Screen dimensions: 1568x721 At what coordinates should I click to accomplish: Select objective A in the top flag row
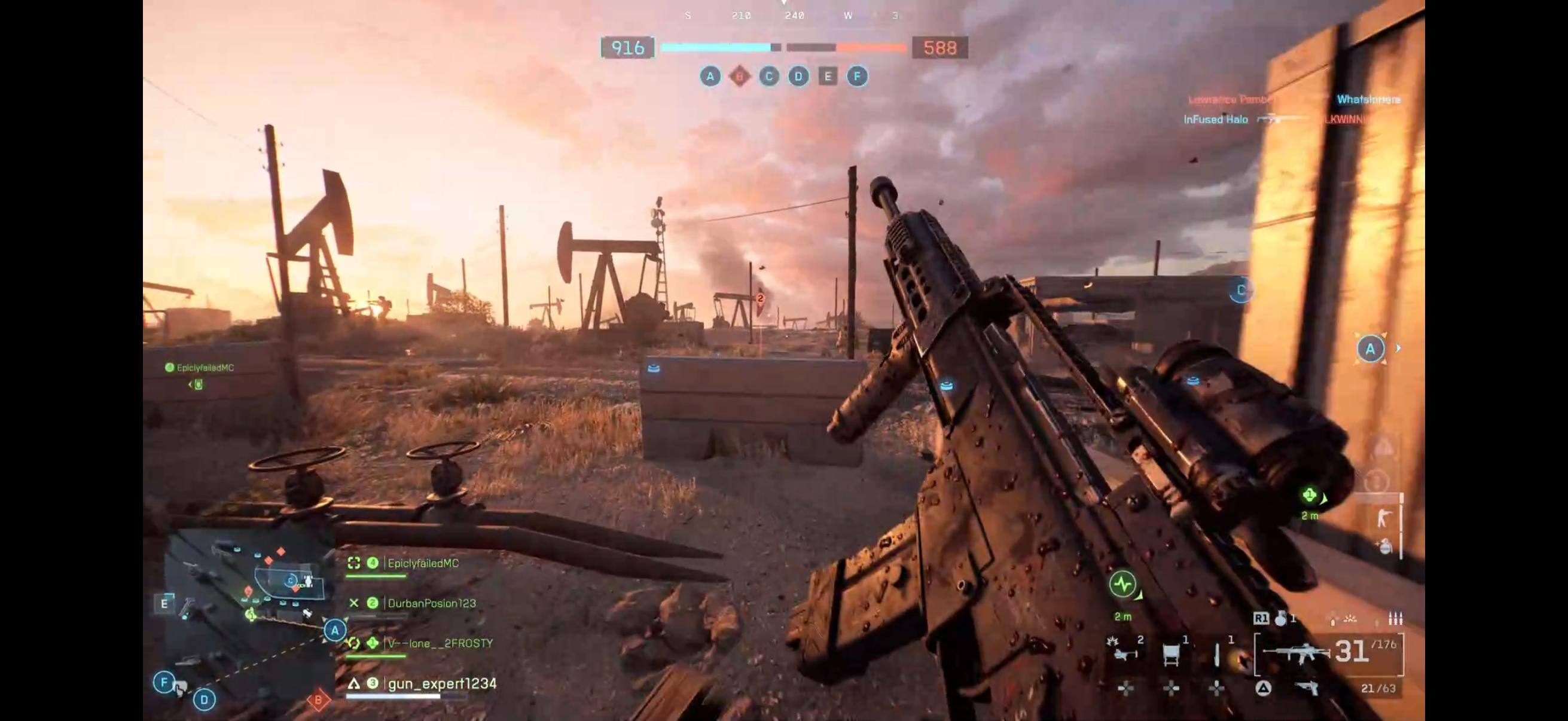(x=710, y=77)
